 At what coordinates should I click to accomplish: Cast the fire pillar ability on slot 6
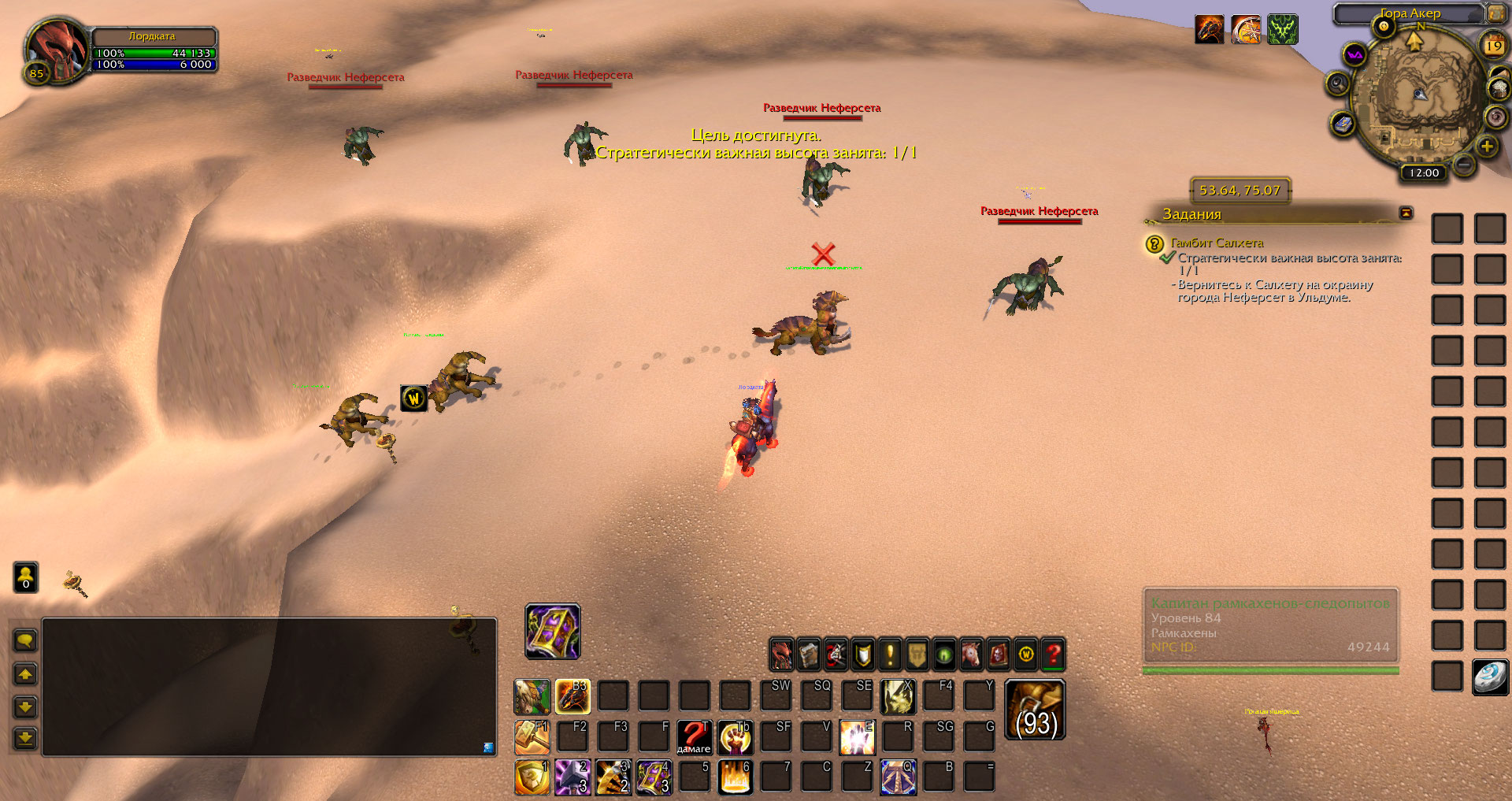[736, 777]
